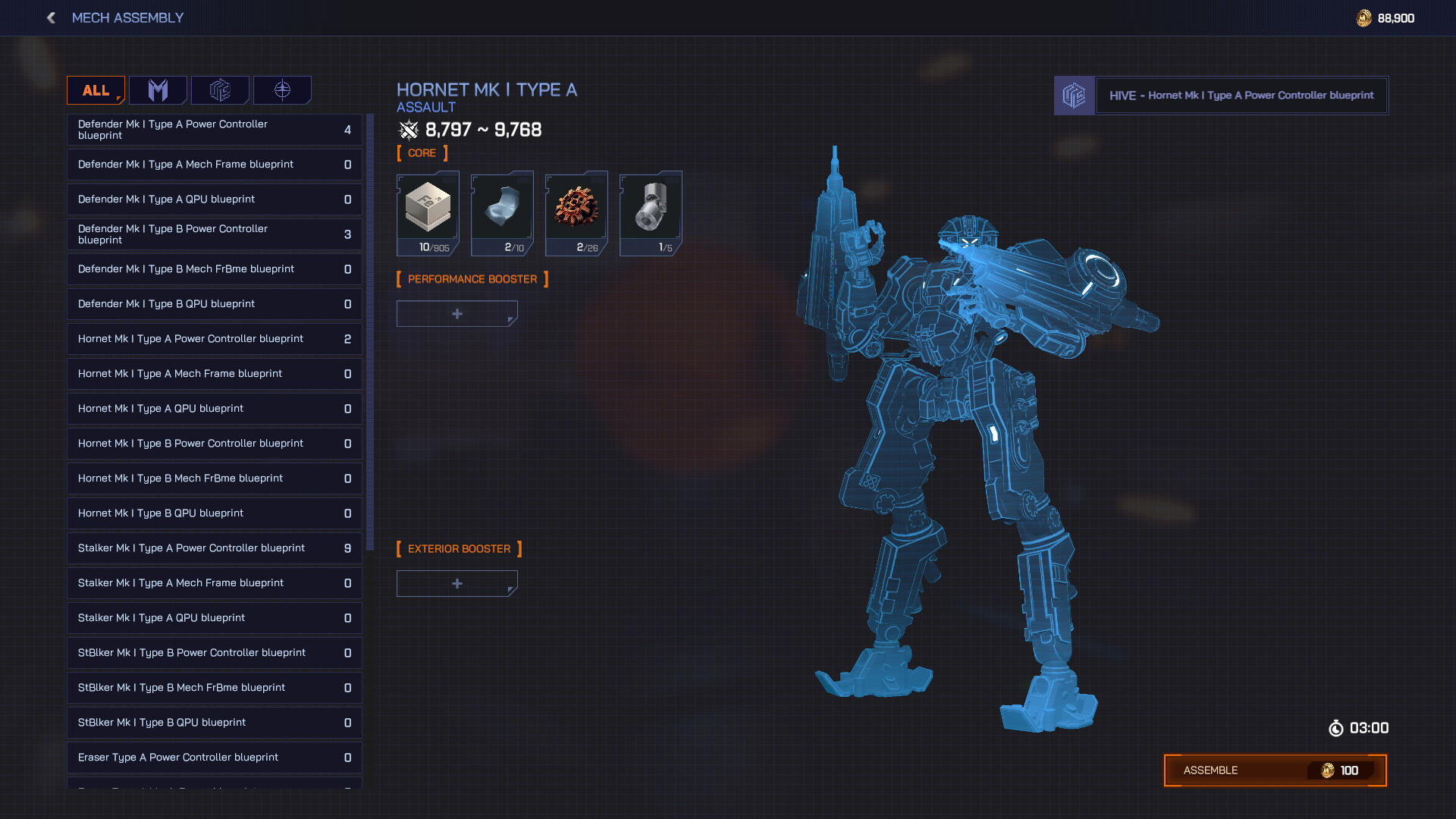Select Stalker Mk I Type A Power Controller blueprint

[x=215, y=548]
